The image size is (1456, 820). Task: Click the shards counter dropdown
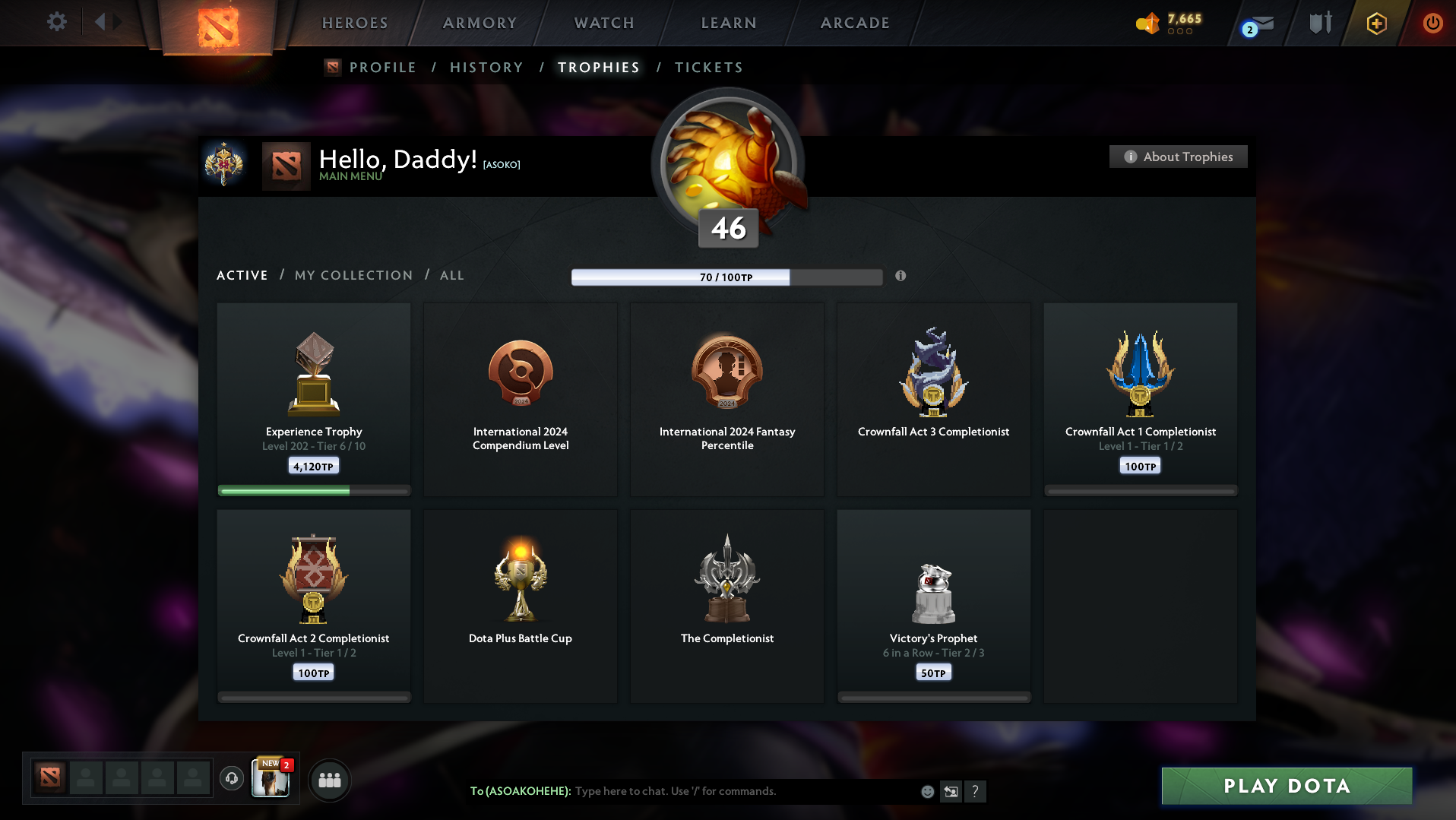coord(1170,24)
